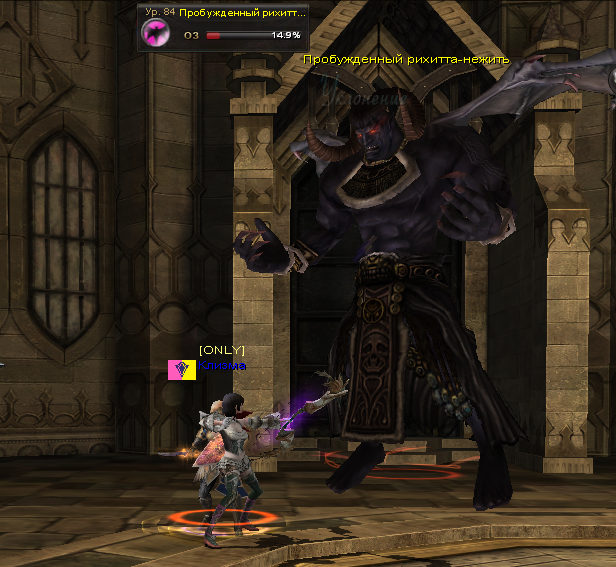This screenshot has width=616, height=567.
Task: Select the [ONLY] guild tag nameplate
Action: click(221, 350)
